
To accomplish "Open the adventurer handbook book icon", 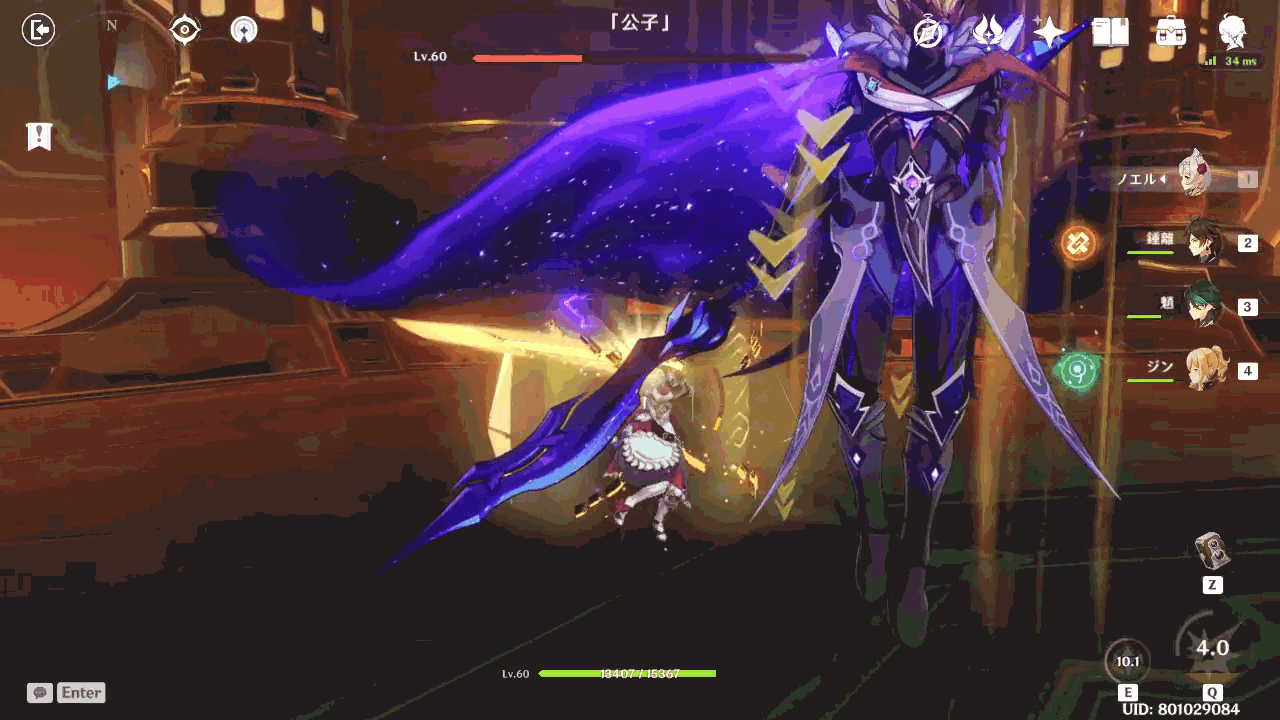I will 1110,33.
